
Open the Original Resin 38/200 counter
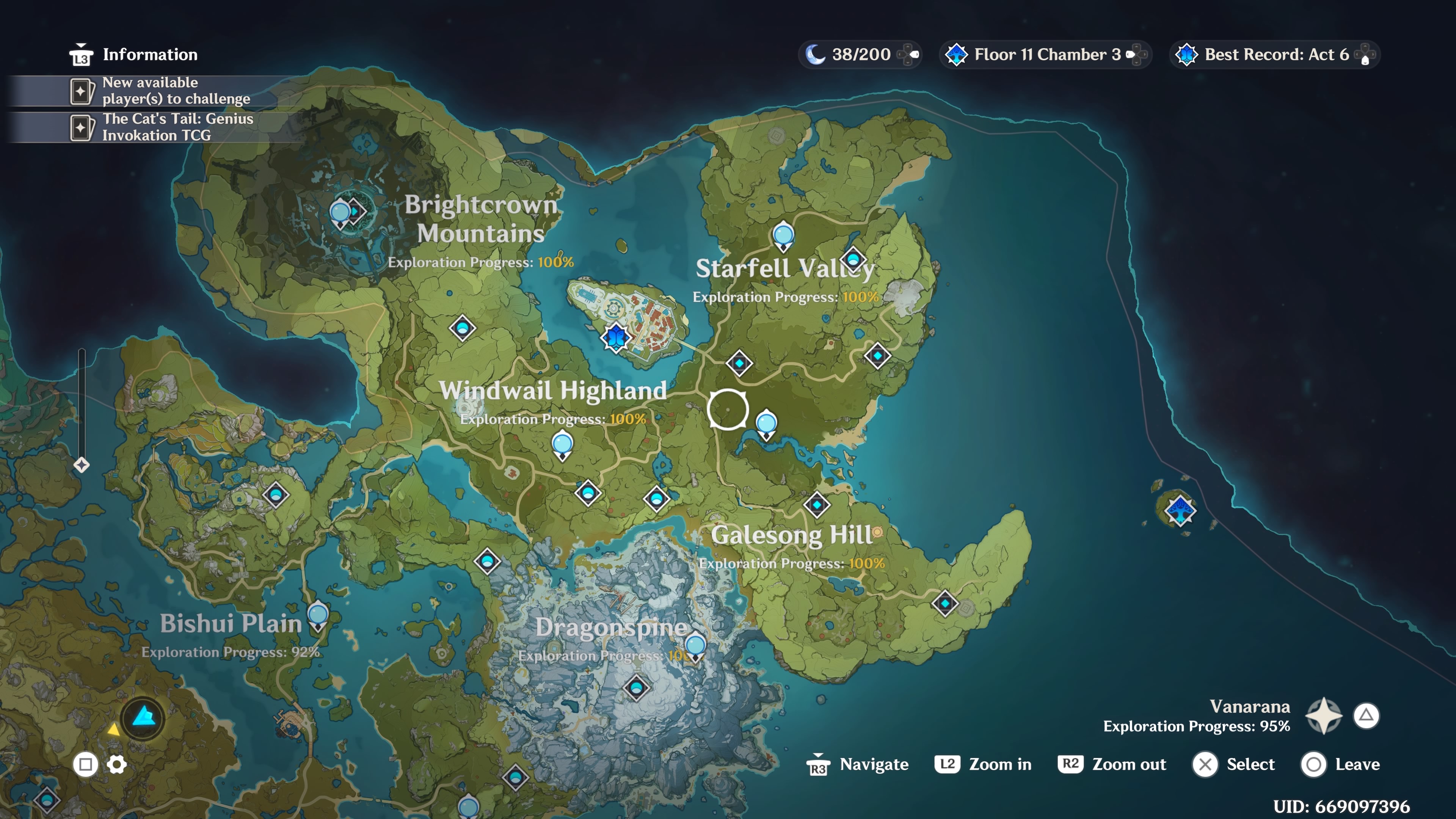click(x=860, y=55)
